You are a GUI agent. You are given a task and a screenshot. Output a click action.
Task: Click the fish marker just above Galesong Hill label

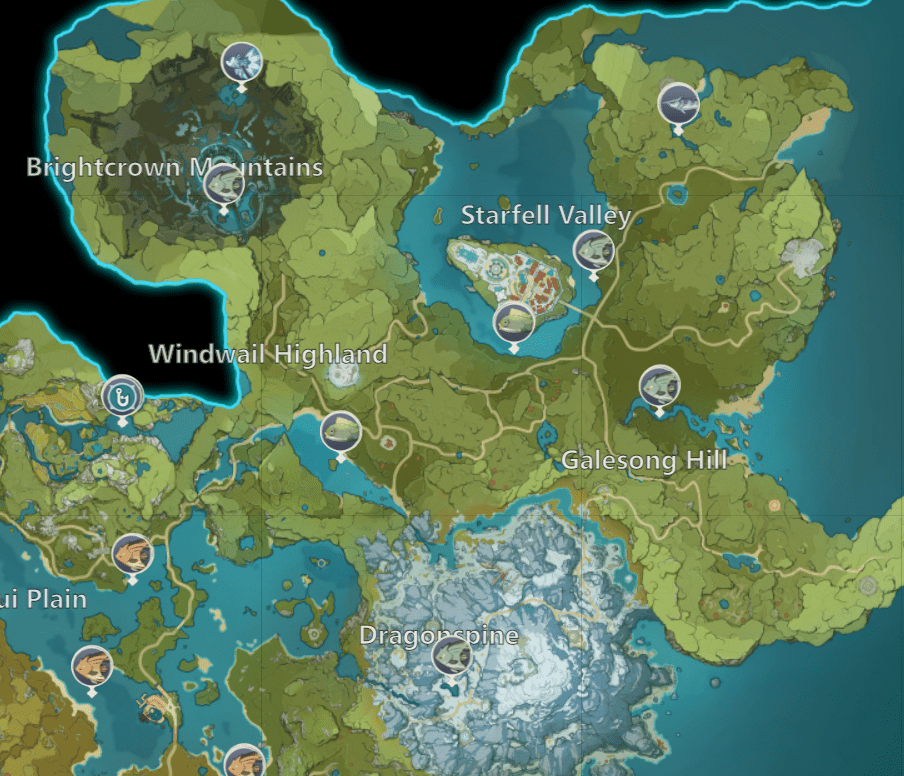pos(659,386)
